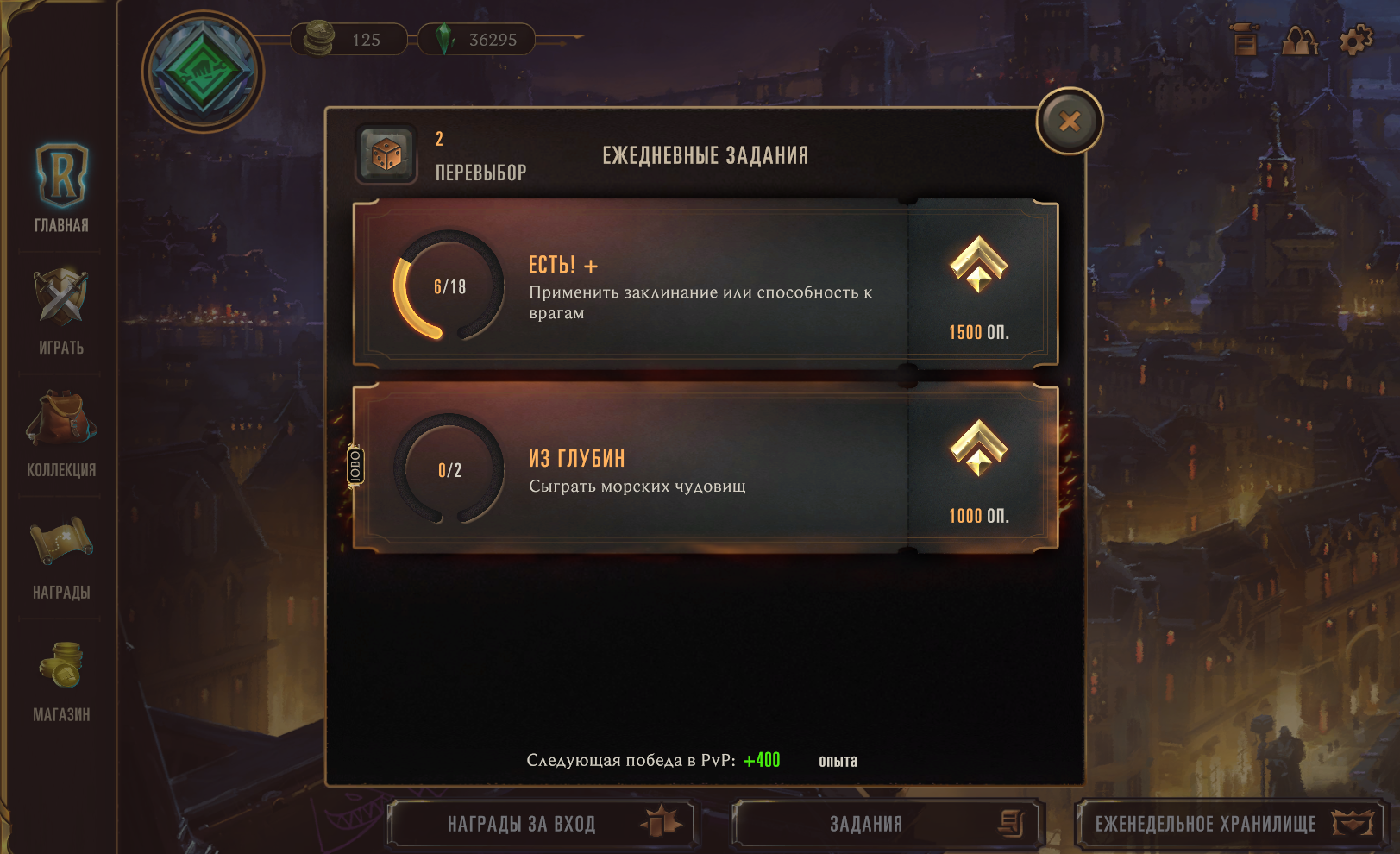Screen dimensions: 1400x854
Task: Click the coins currency counter
Action: click(349, 40)
